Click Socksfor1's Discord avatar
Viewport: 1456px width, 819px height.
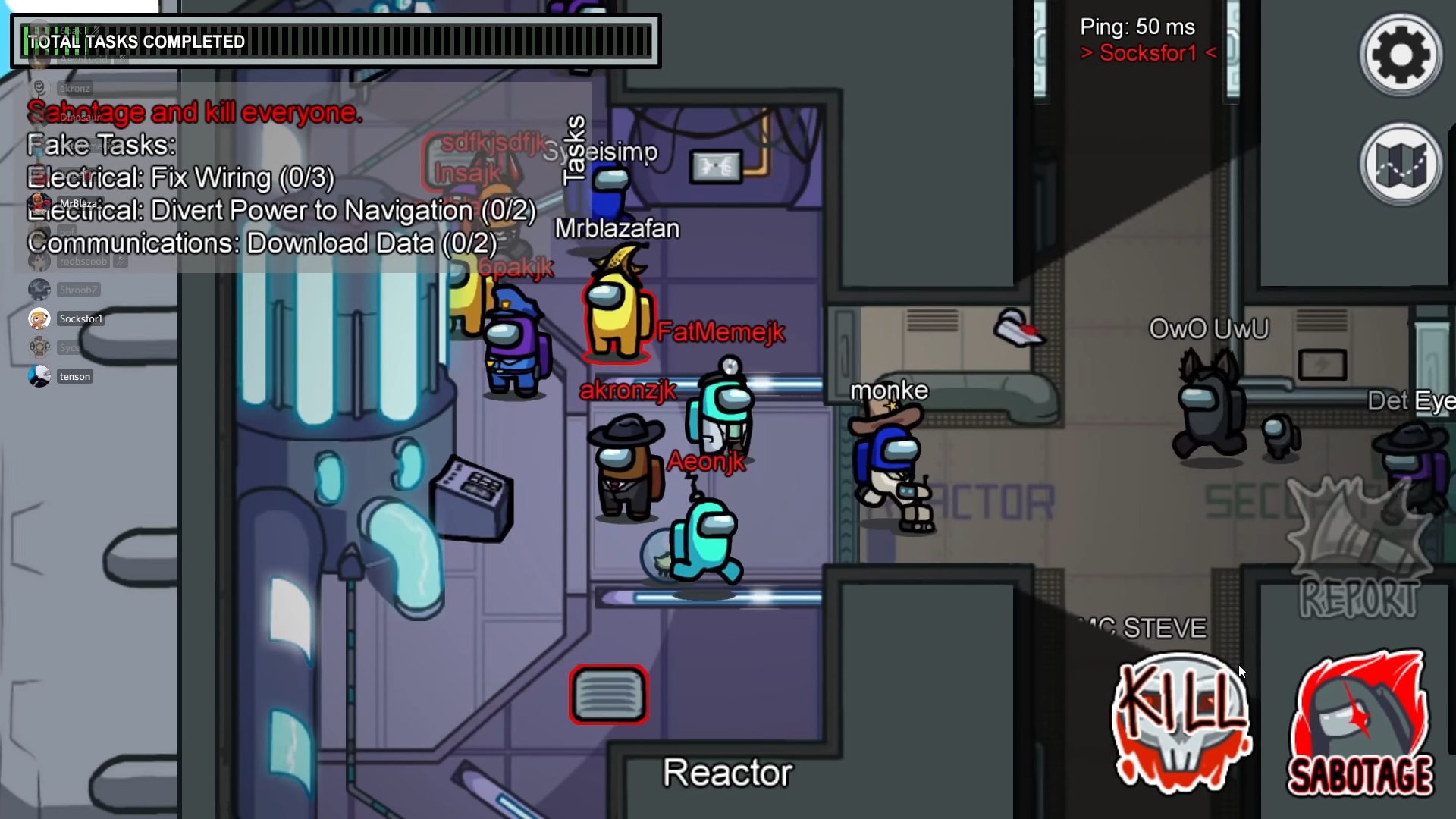pos(39,318)
